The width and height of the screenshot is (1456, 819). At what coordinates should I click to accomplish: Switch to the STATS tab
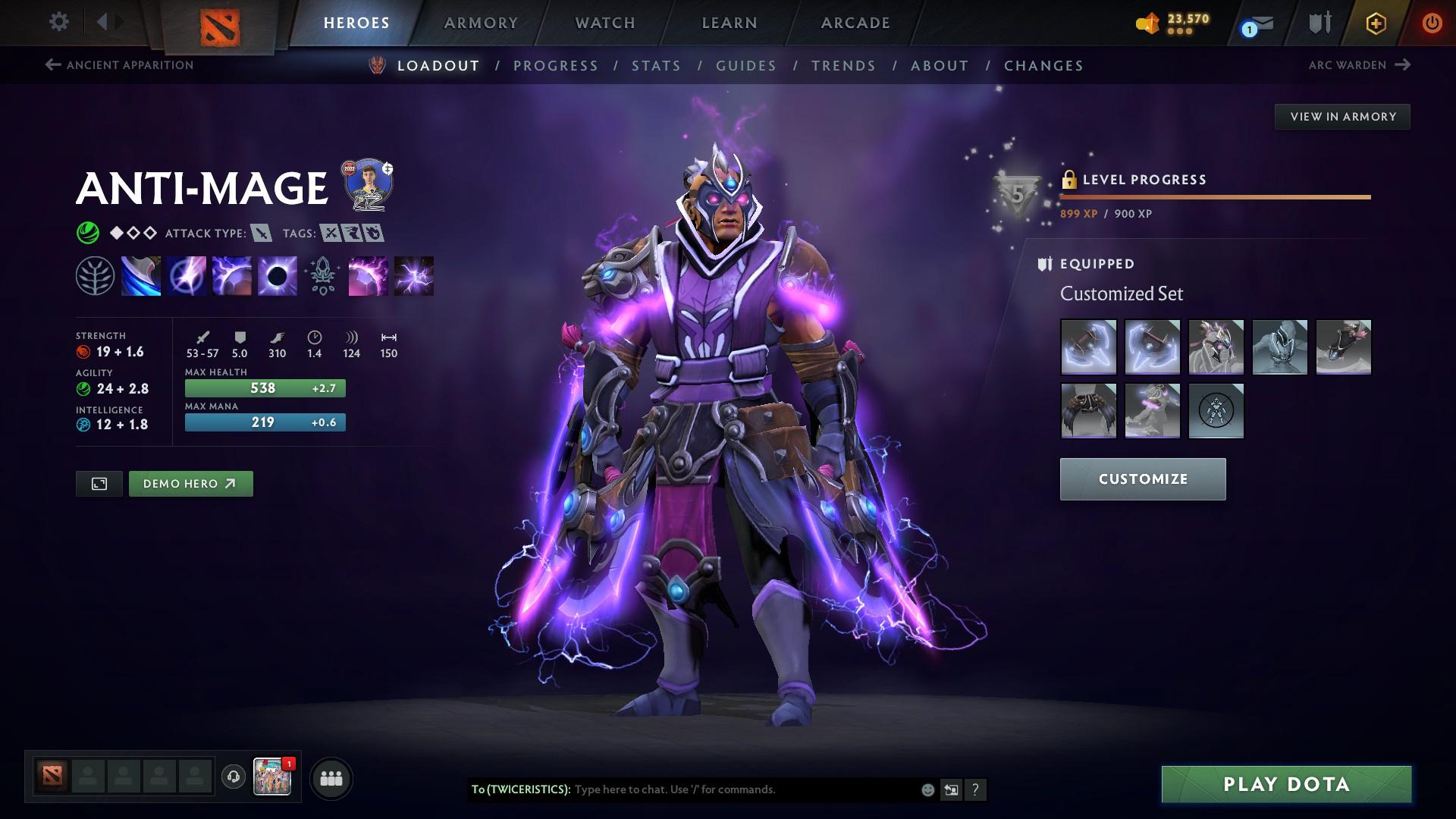coord(657,66)
